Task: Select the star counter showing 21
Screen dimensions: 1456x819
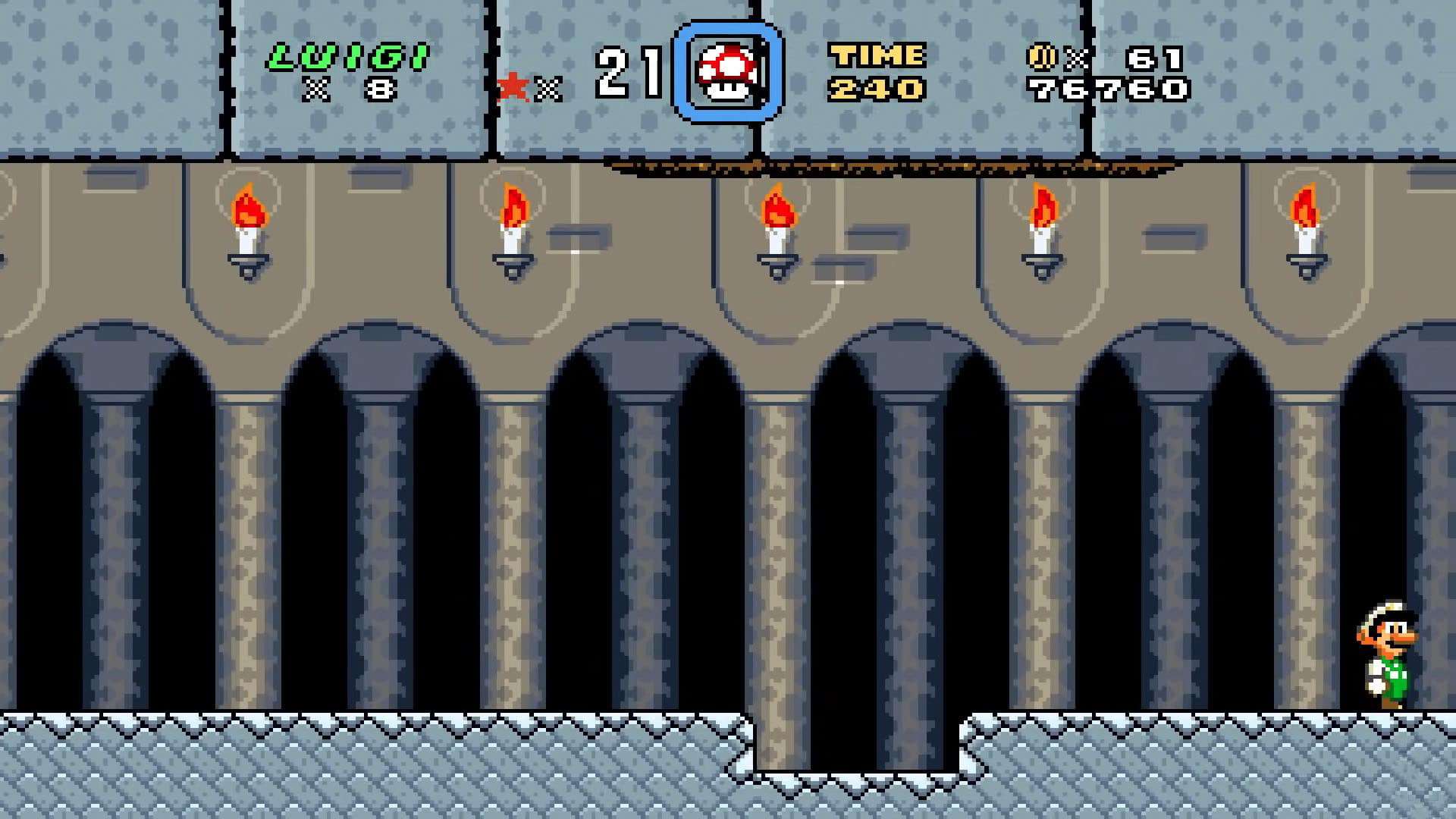Action: (x=628, y=74)
